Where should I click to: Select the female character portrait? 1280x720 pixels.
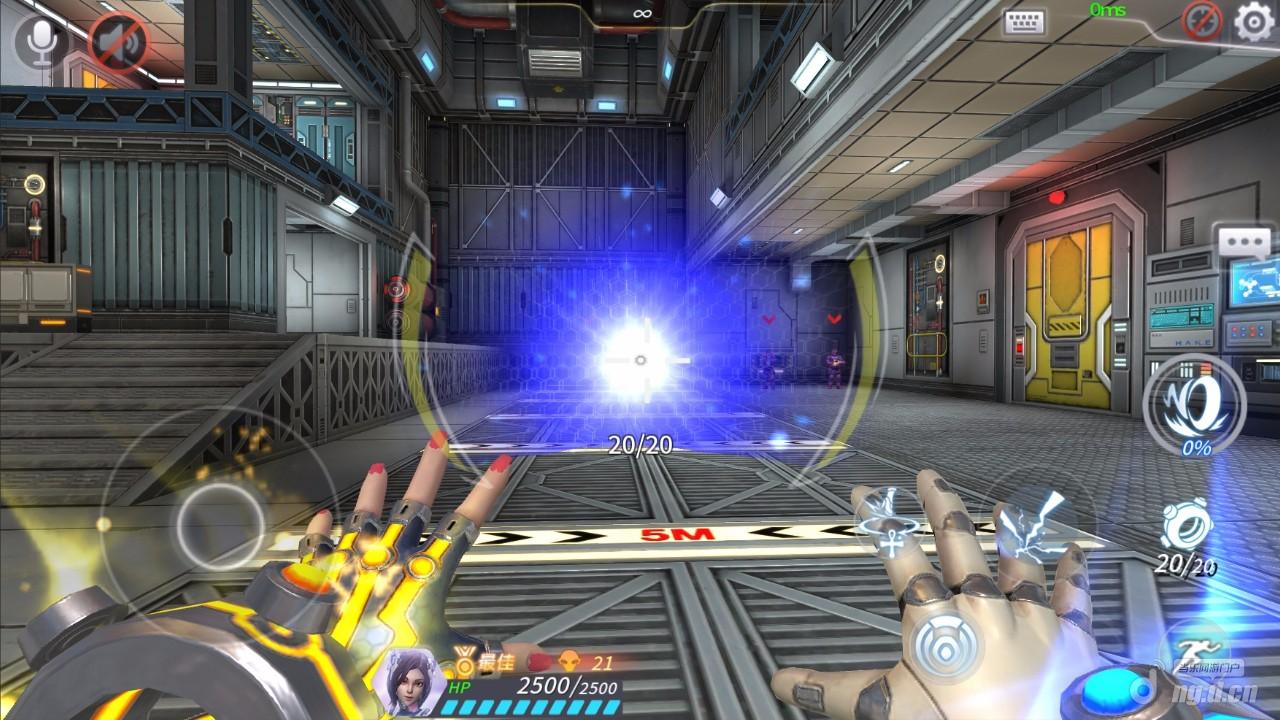pos(410,677)
